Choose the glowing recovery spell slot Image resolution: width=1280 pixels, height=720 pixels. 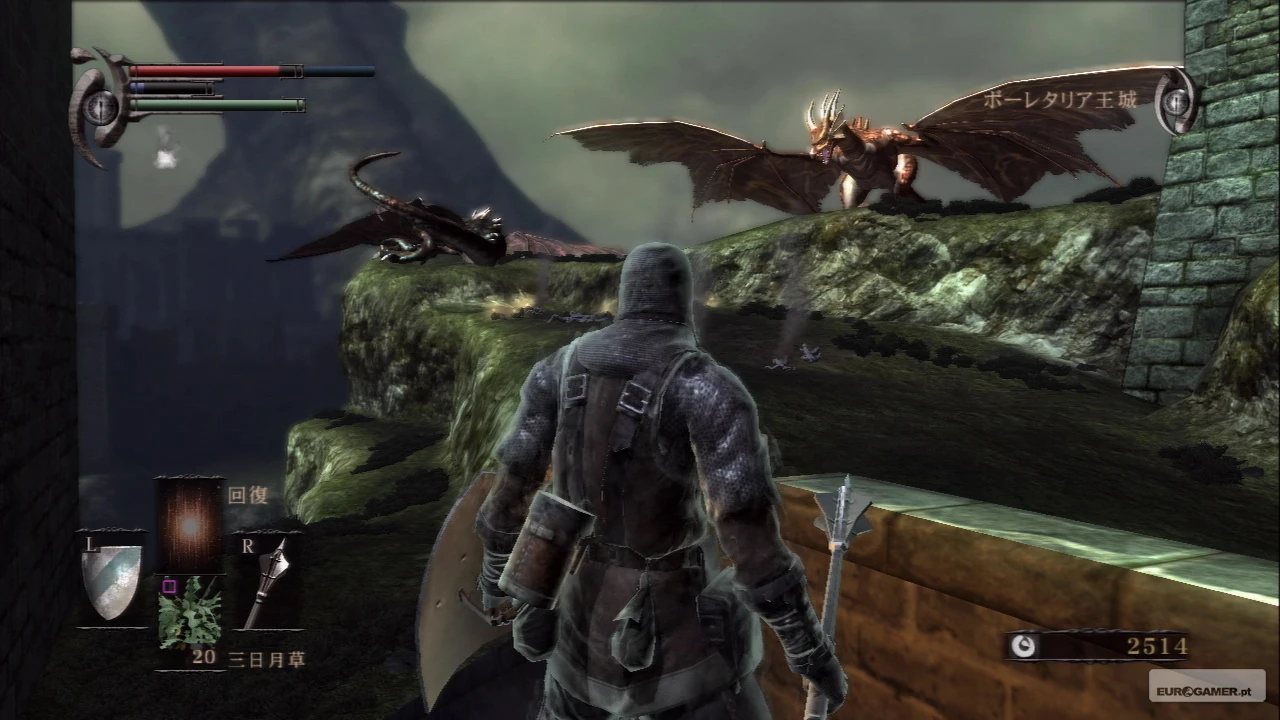189,524
